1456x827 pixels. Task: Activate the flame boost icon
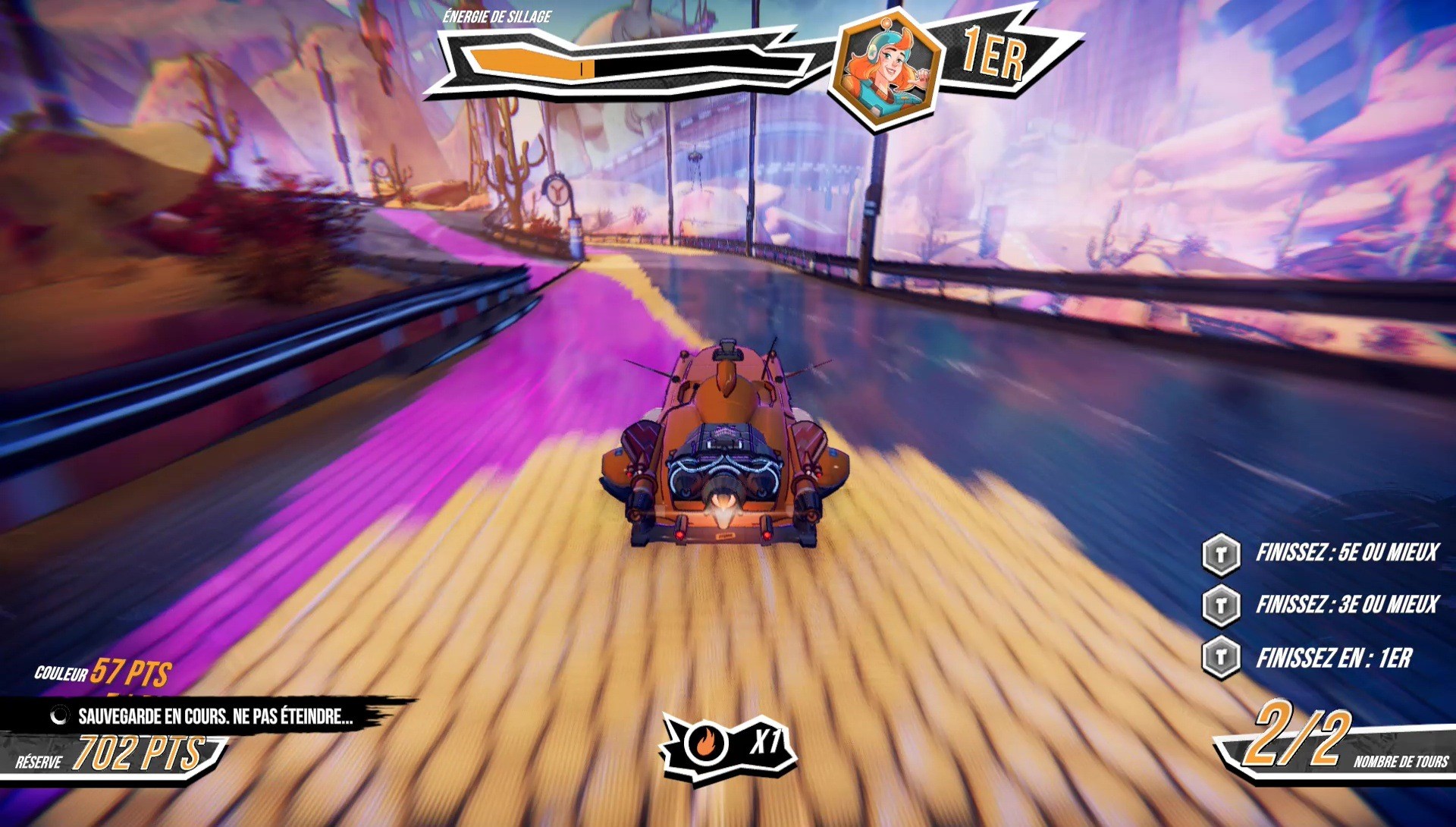tap(706, 745)
